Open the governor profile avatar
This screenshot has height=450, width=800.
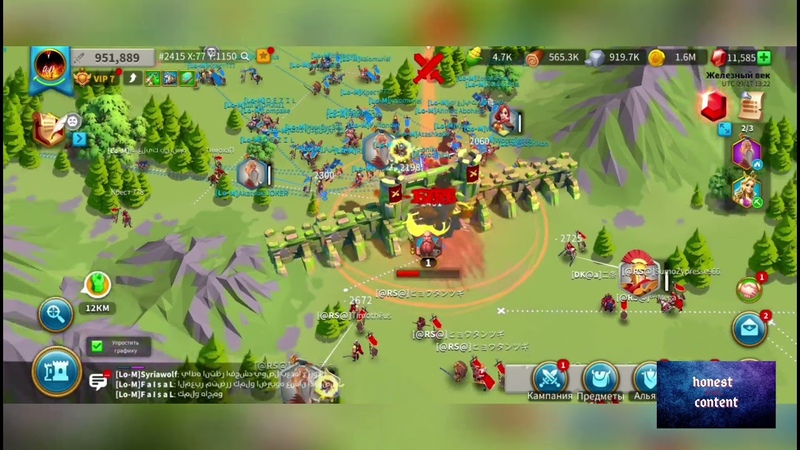point(49,67)
